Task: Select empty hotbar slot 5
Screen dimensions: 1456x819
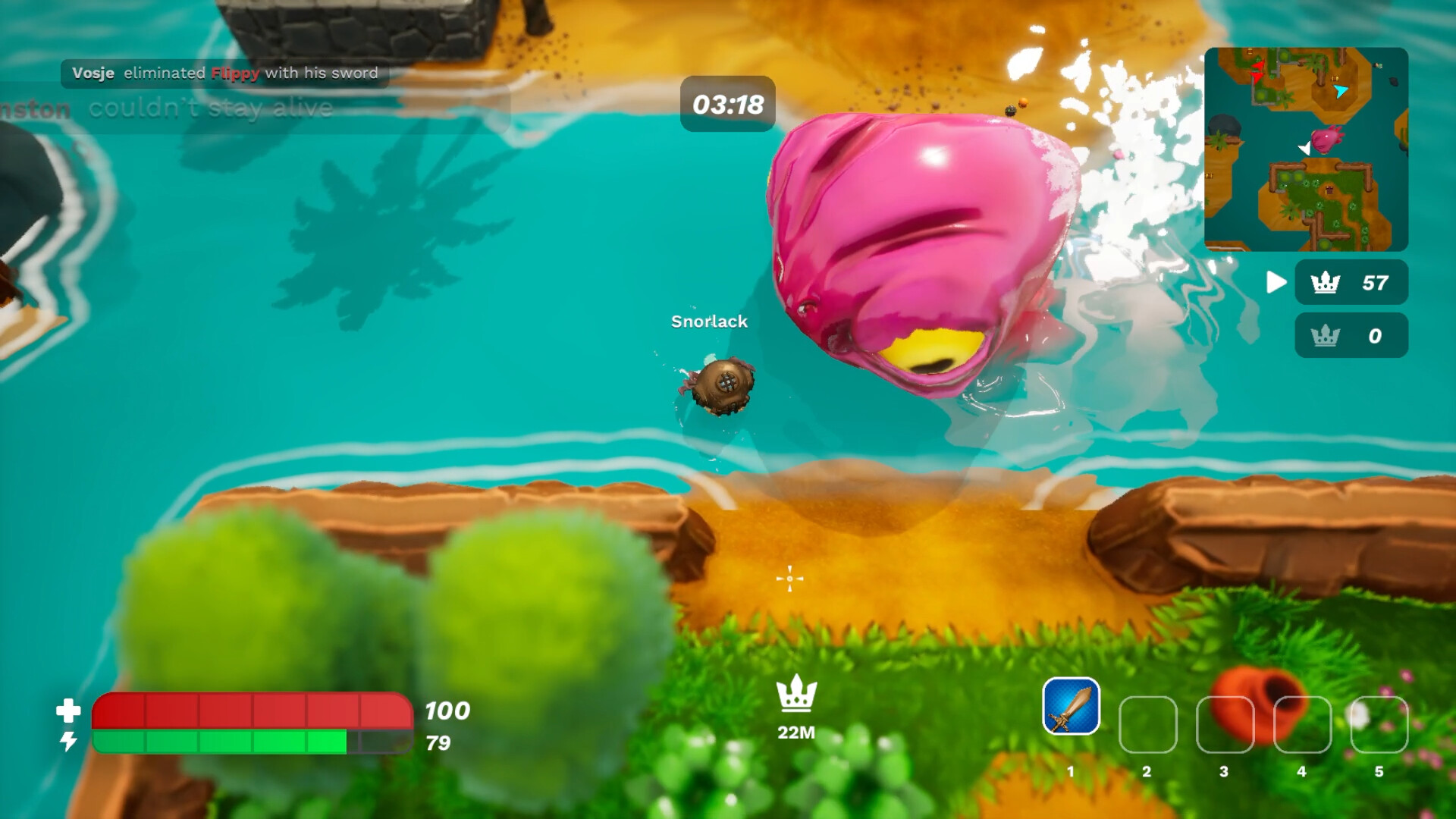Action: point(1379,724)
